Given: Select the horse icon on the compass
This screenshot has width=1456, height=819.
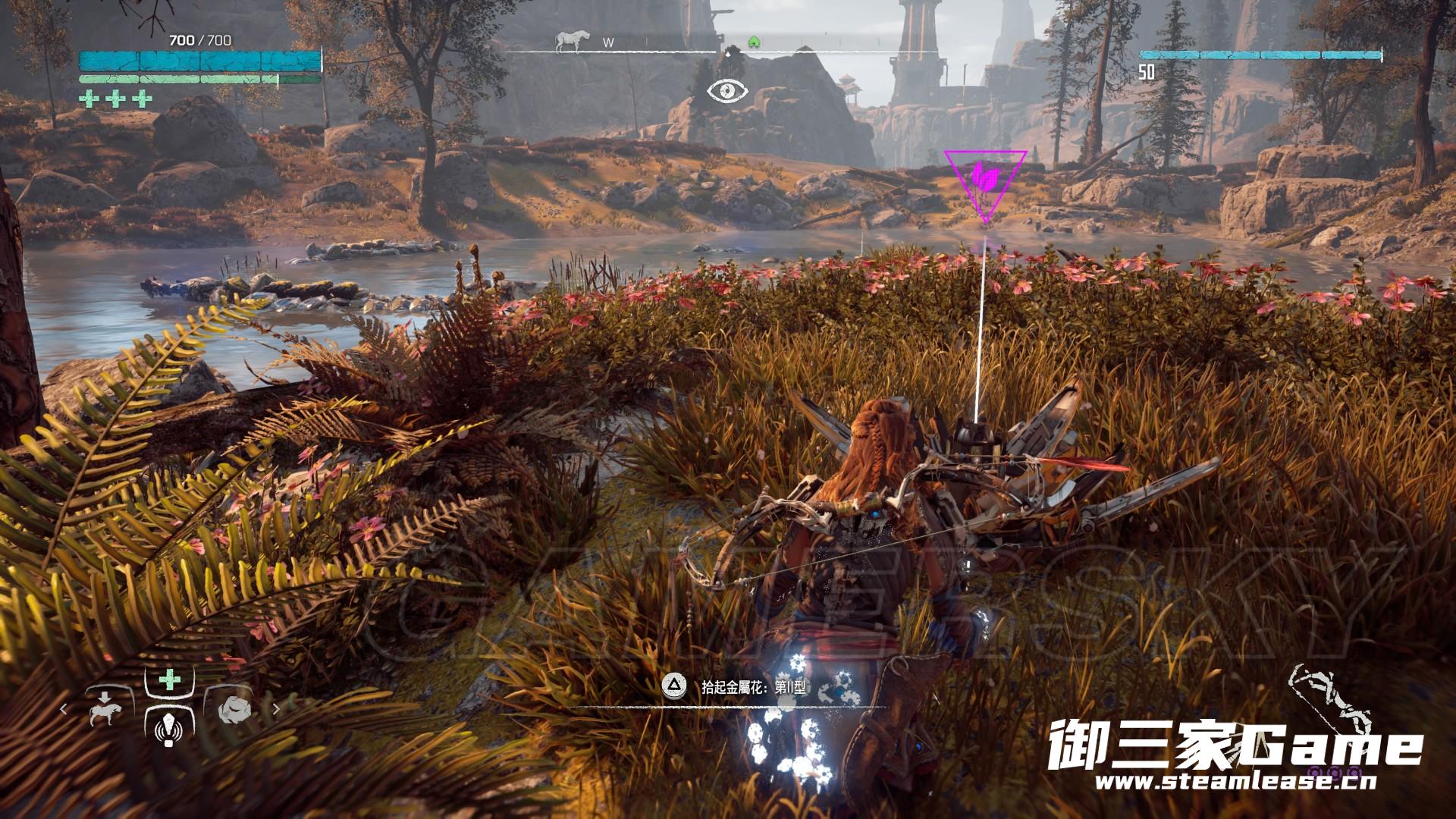Looking at the screenshot, I should pyautogui.click(x=567, y=41).
